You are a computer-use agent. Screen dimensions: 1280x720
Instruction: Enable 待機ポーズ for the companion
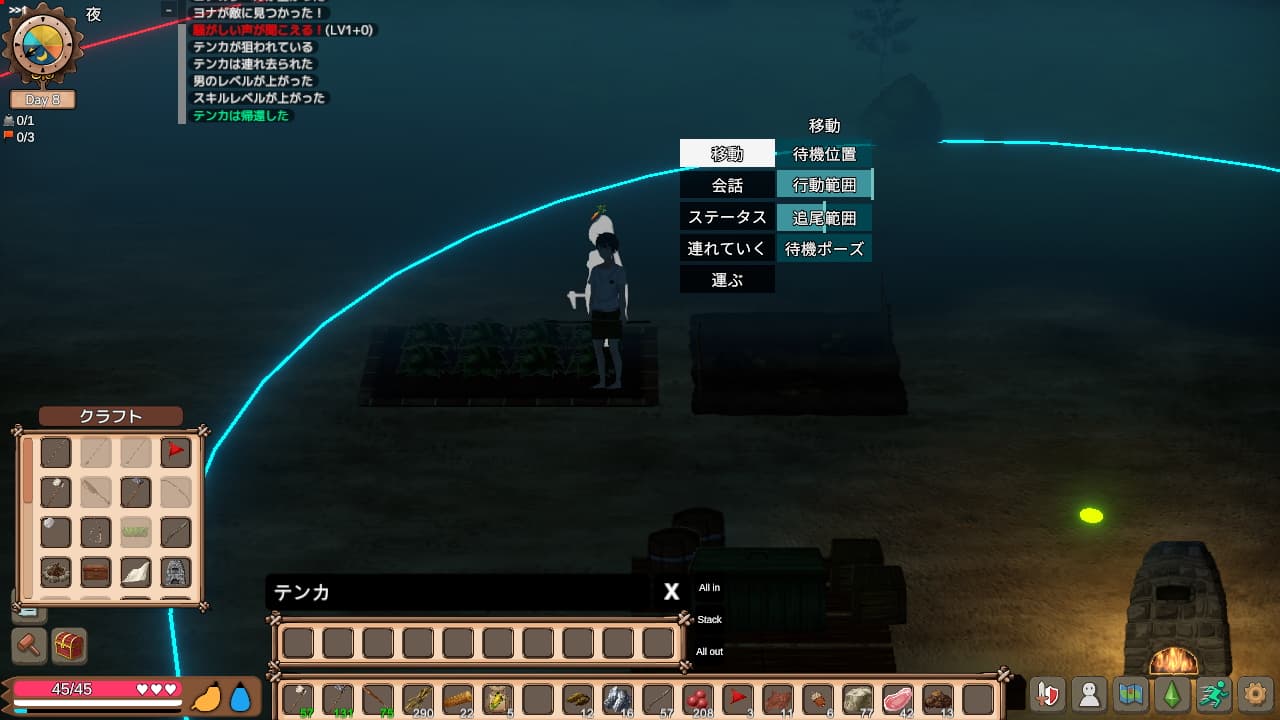pyautogui.click(x=824, y=248)
